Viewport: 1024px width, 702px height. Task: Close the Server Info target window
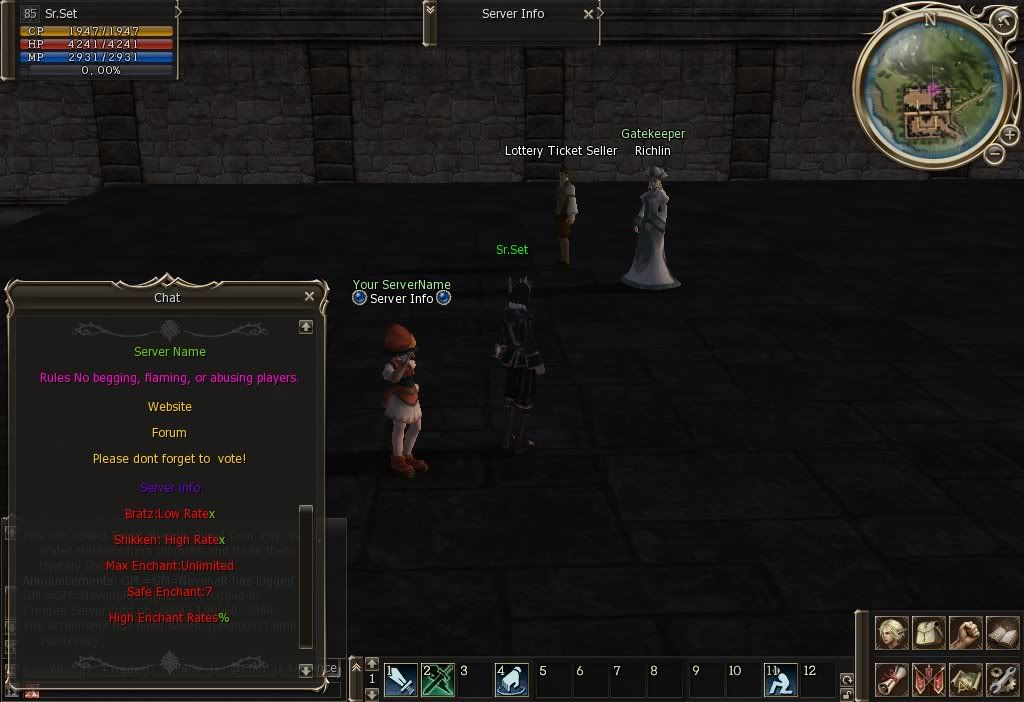[x=590, y=14]
